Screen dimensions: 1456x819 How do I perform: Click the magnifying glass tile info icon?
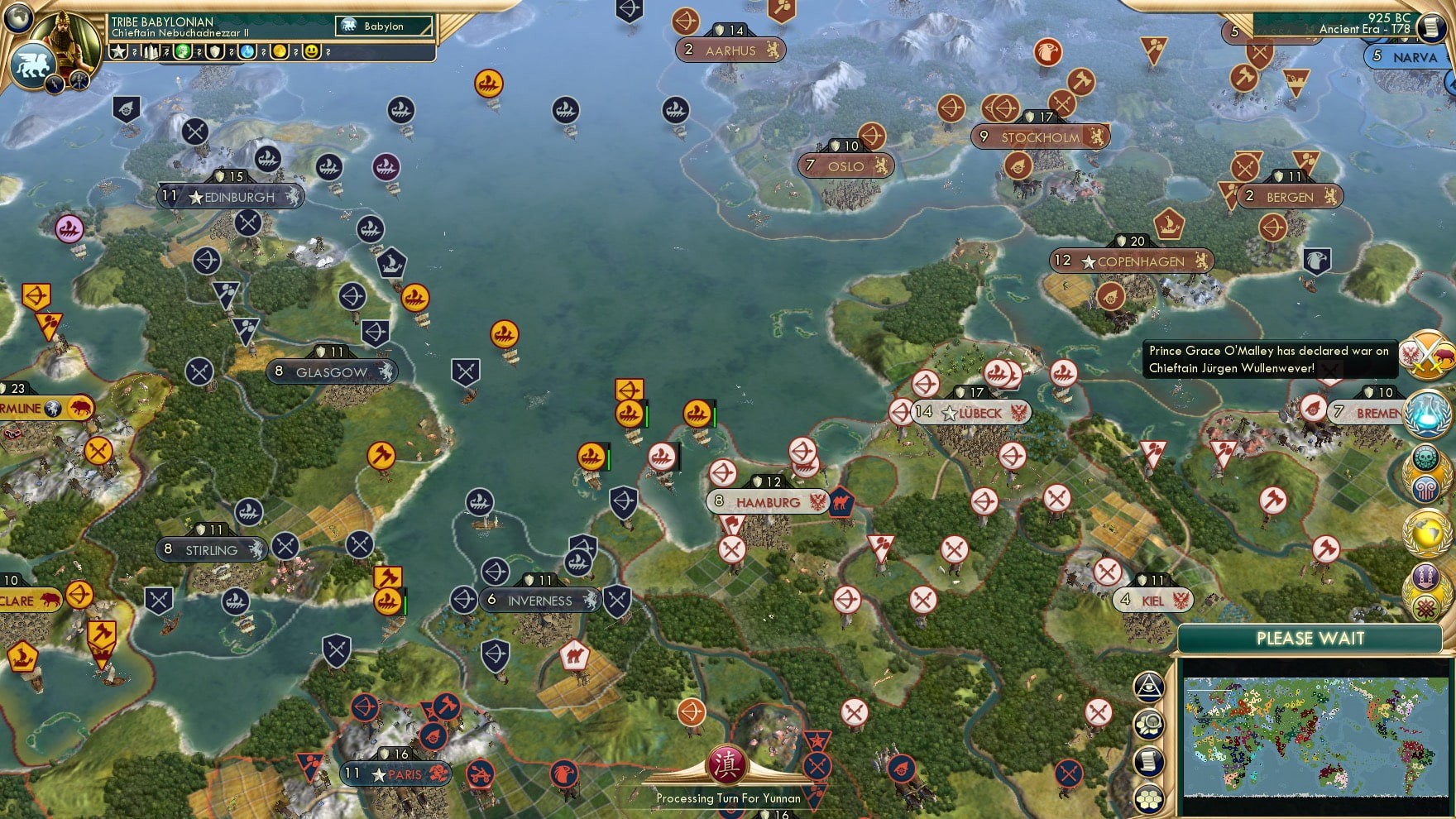tap(1150, 725)
